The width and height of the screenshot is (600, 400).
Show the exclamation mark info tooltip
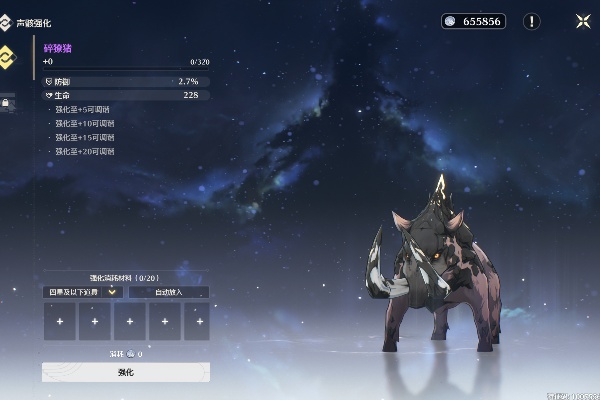531,21
